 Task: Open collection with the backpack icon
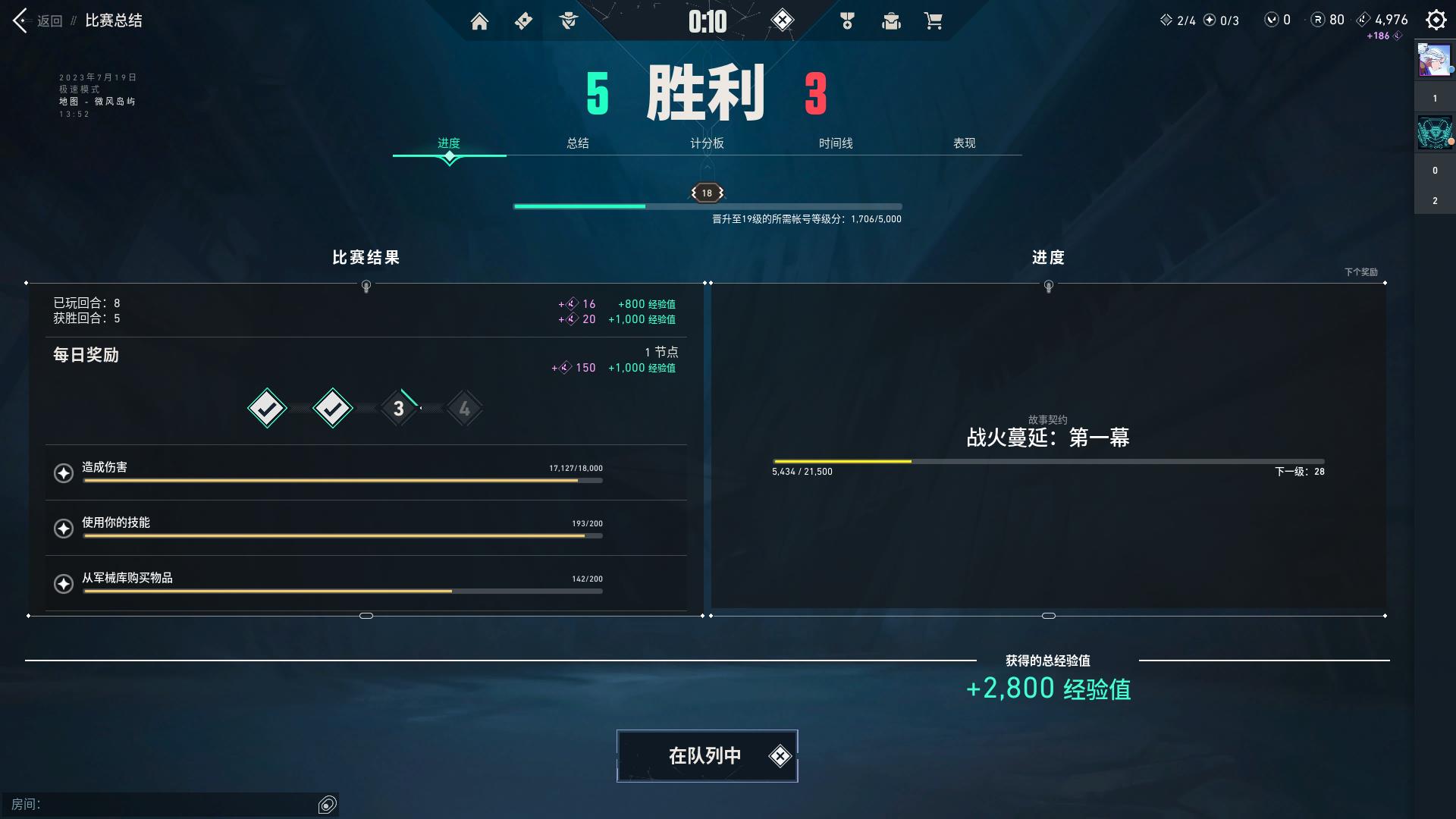pos(891,21)
